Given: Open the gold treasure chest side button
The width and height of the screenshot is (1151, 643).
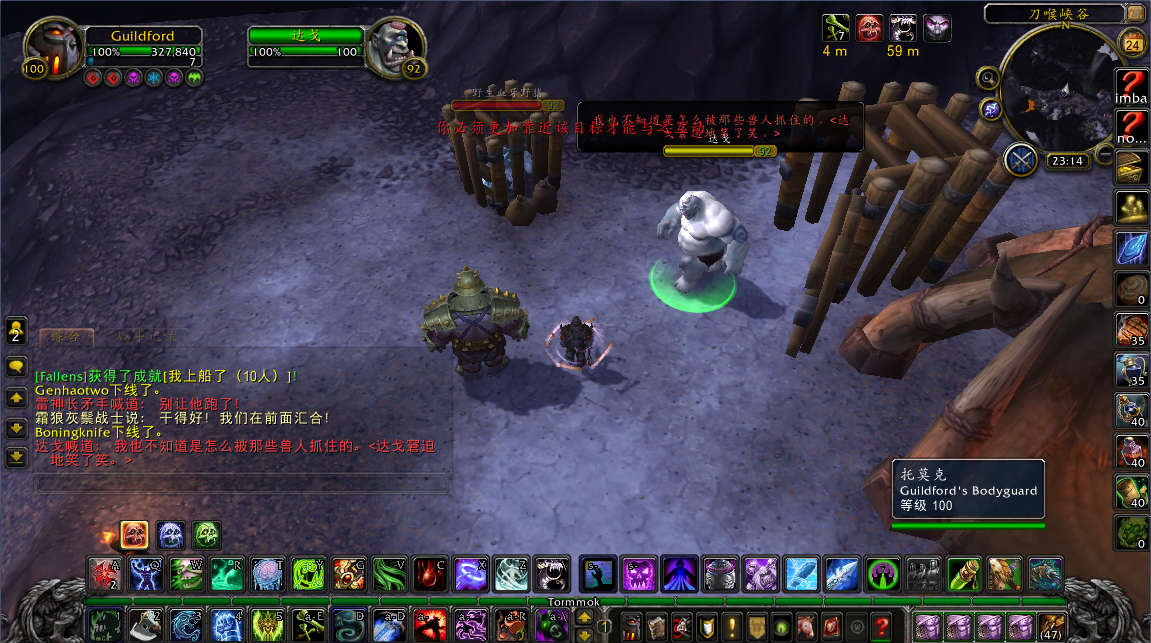Looking at the screenshot, I should [x=1131, y=167].
